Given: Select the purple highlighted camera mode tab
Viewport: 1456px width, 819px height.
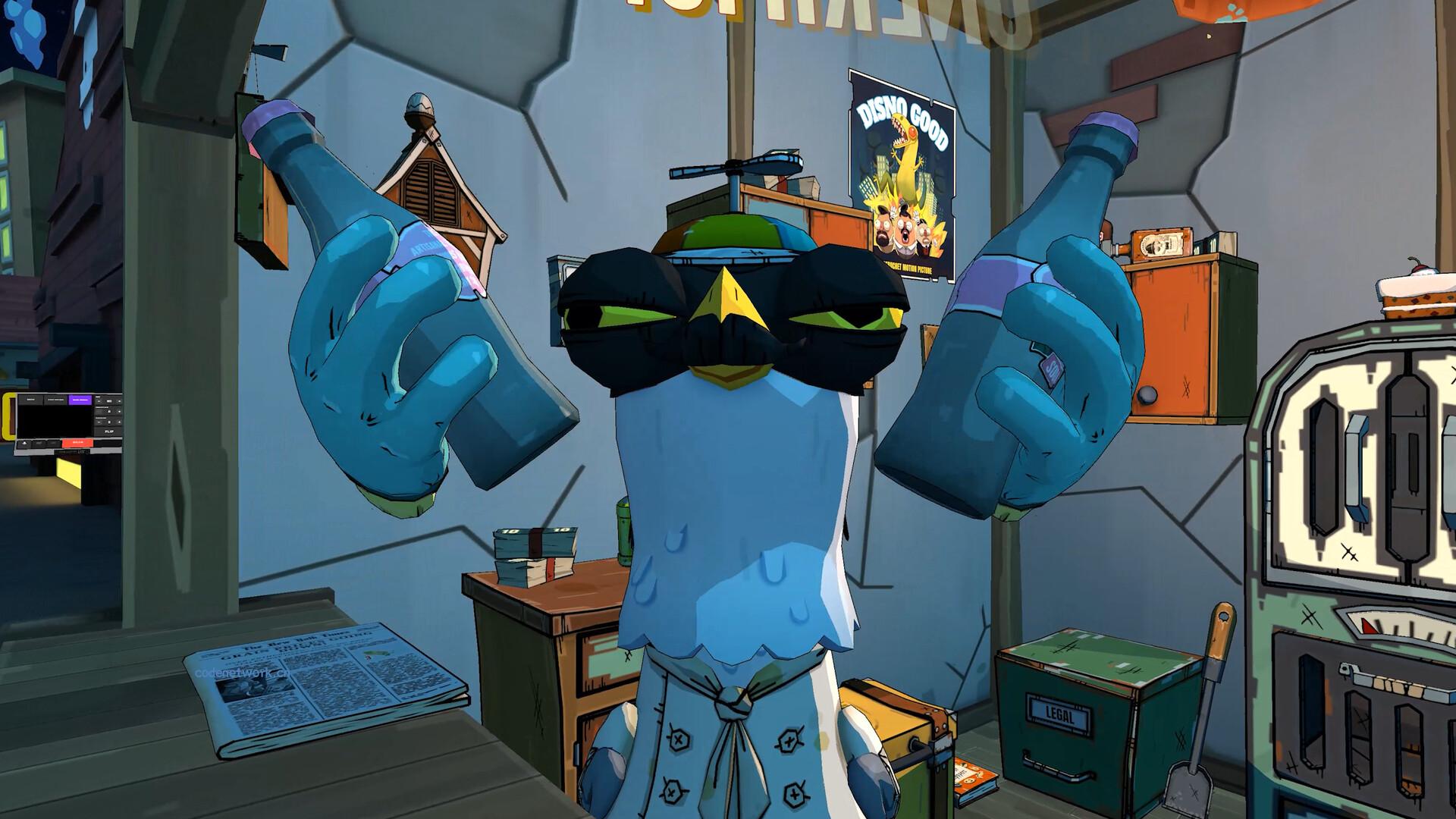Looking at the screenshot, I should pos(79,399).
